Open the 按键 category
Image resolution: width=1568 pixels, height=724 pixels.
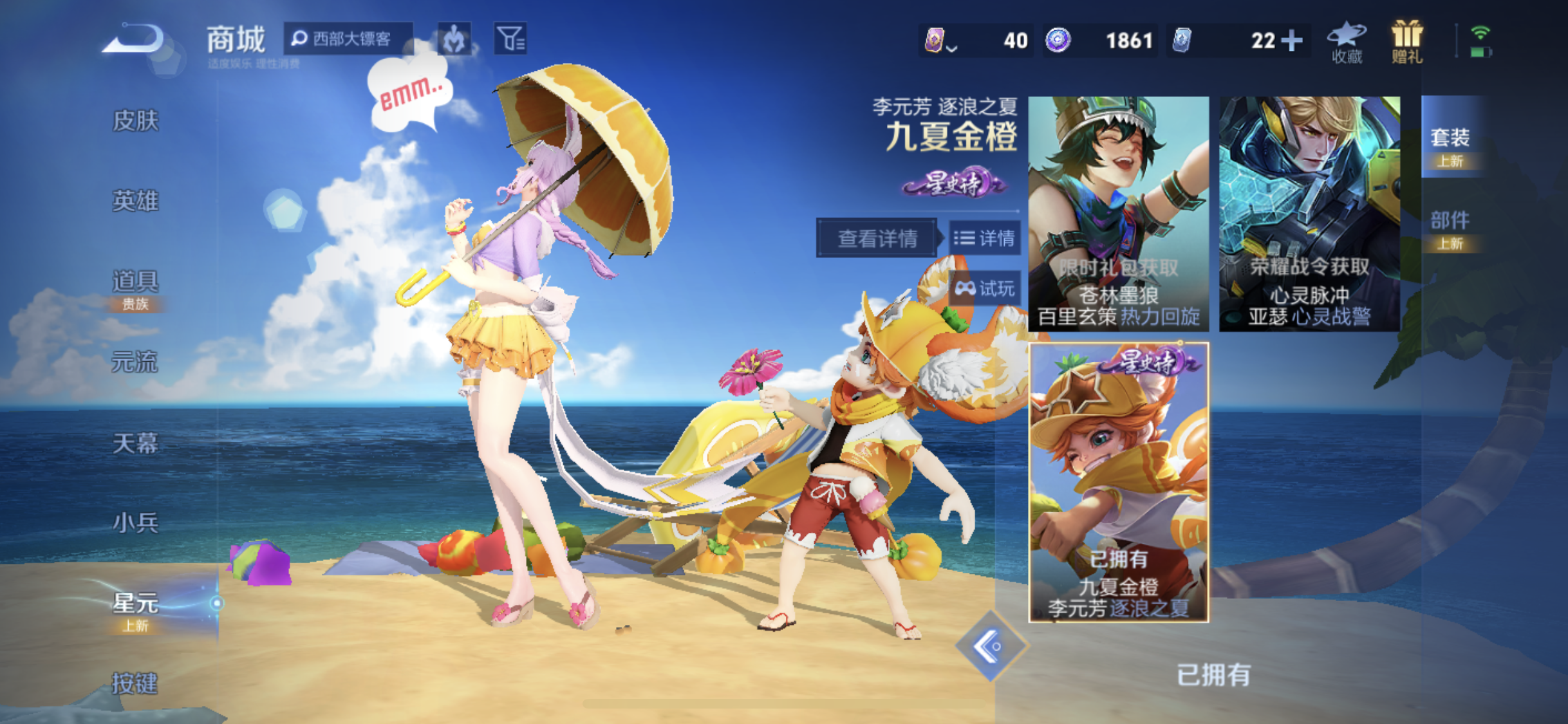[x=135, y=682]
